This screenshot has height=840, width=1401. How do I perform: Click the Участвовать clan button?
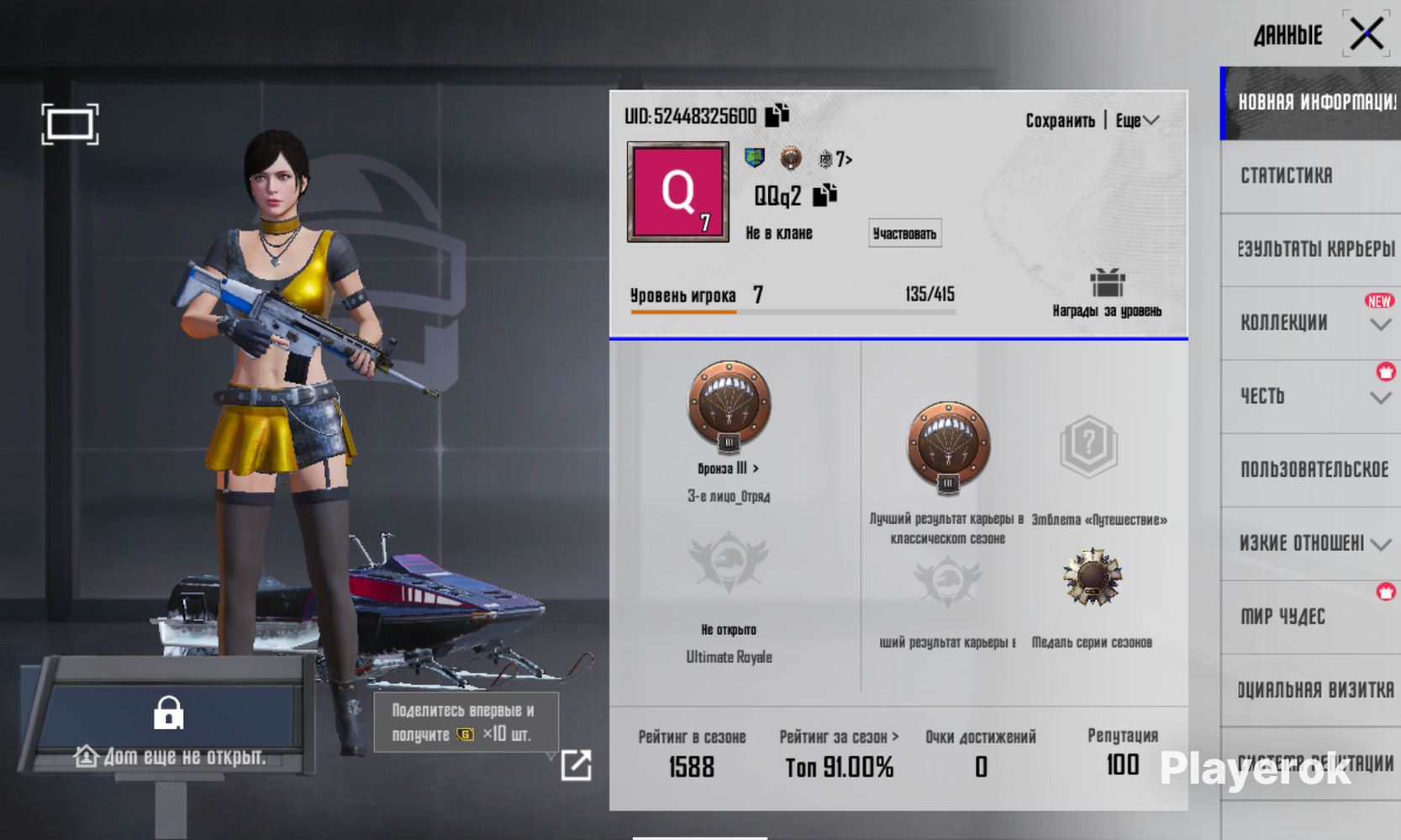[x=904, y=234]
